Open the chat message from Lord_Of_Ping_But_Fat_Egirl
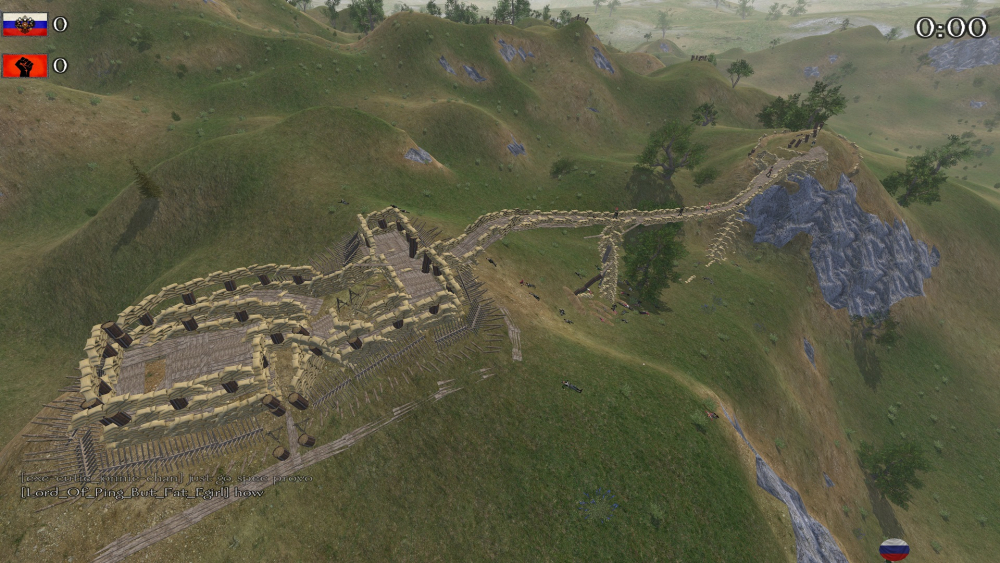 coord(141,492)
